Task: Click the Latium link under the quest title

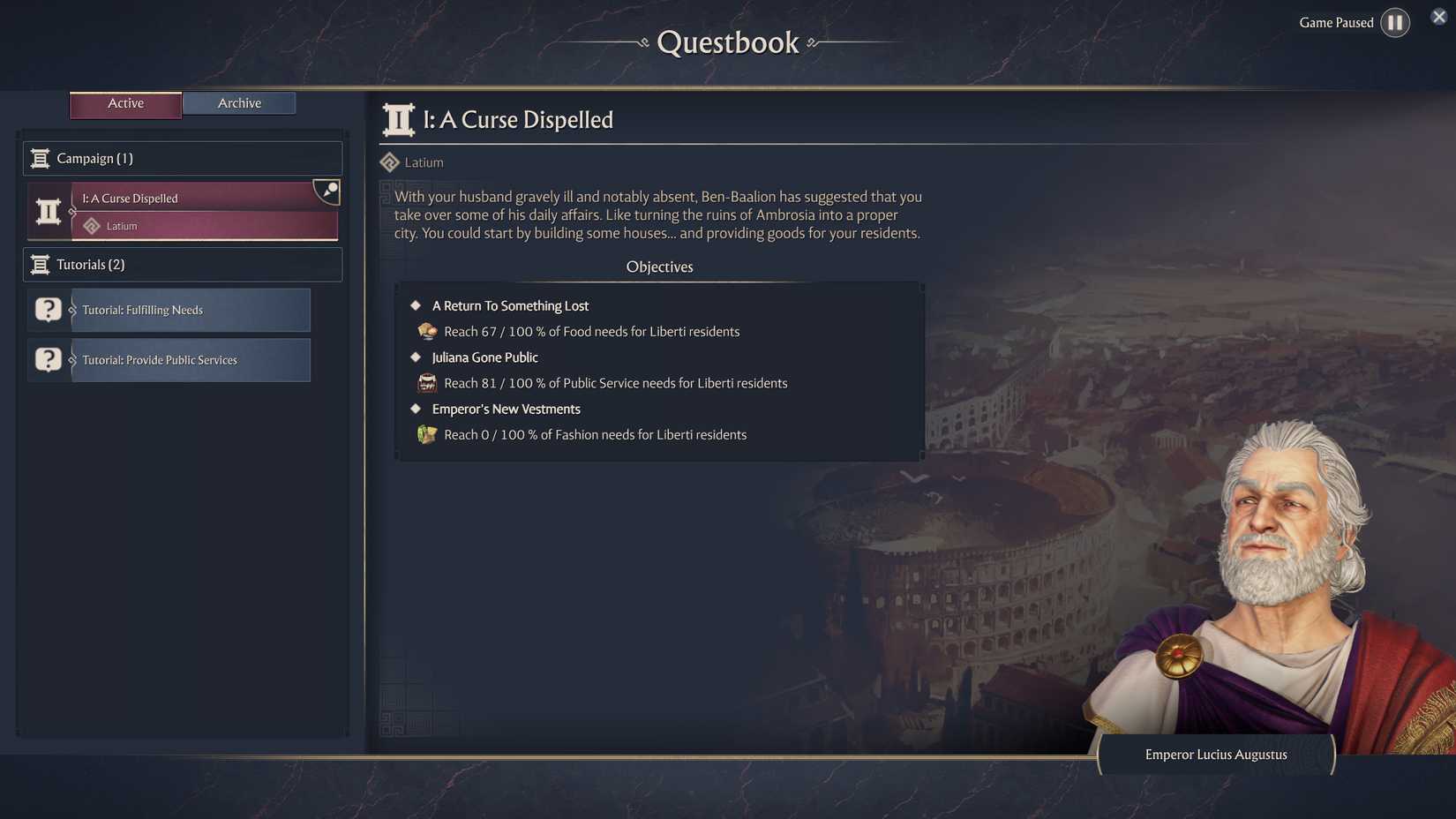Action: [x=423, y=162]
